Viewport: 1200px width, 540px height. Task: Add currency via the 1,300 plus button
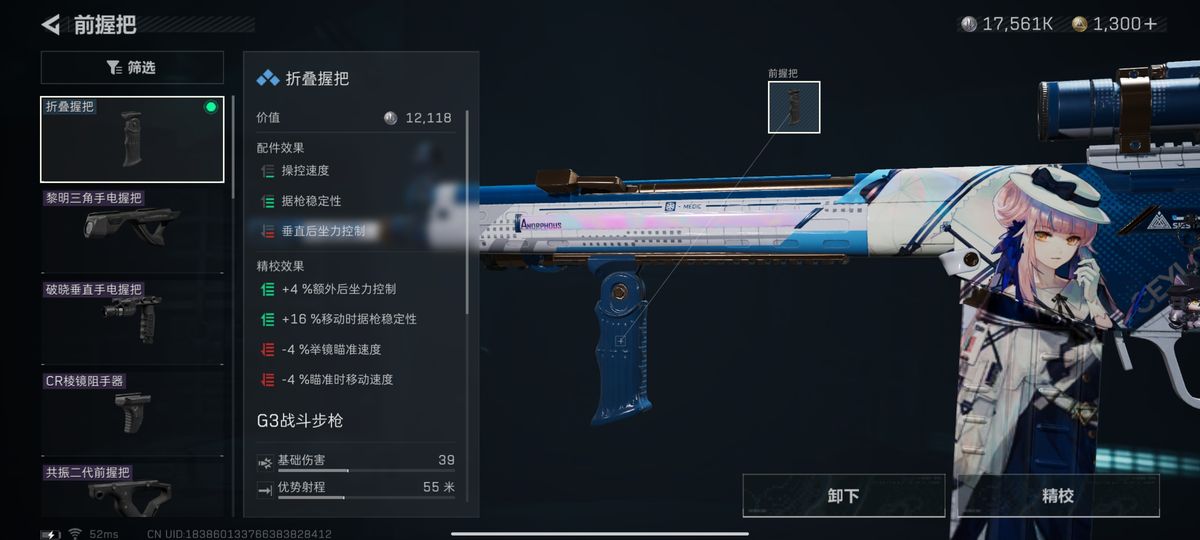1150,24
